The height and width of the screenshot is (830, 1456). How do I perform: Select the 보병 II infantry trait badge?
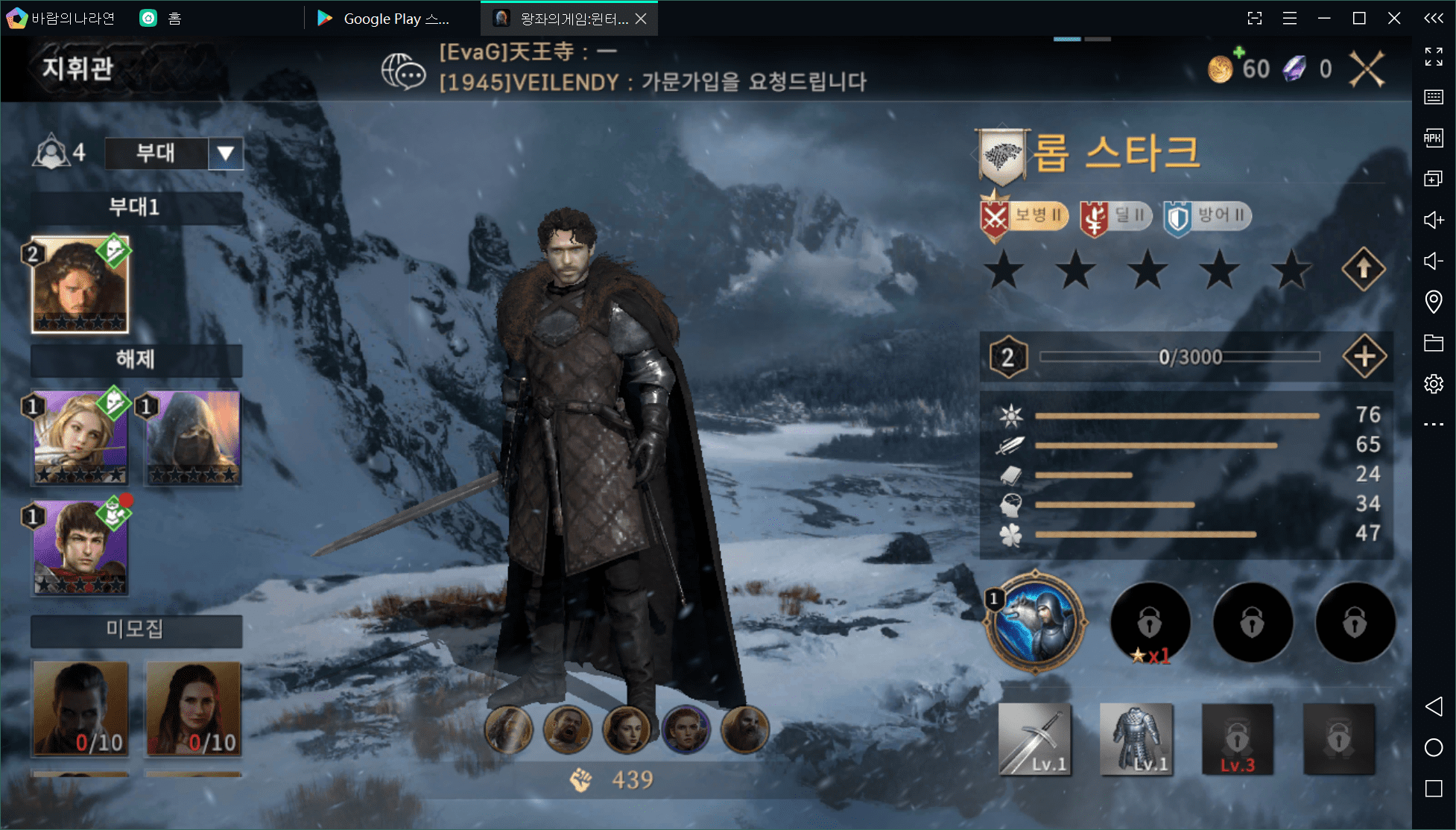(x=1025, y=216)
